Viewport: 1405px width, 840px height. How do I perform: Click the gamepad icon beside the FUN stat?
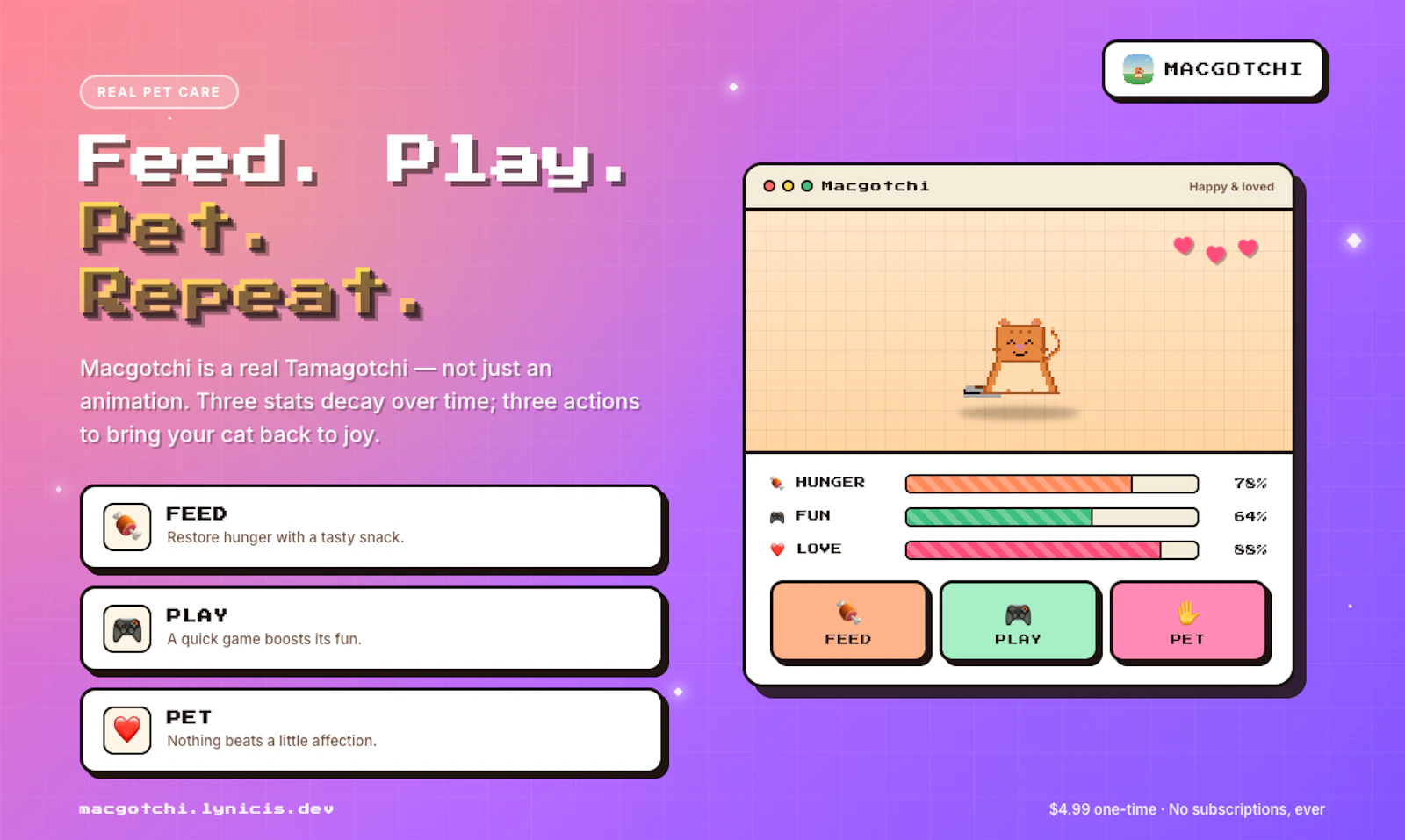click(x=776, y=516)
